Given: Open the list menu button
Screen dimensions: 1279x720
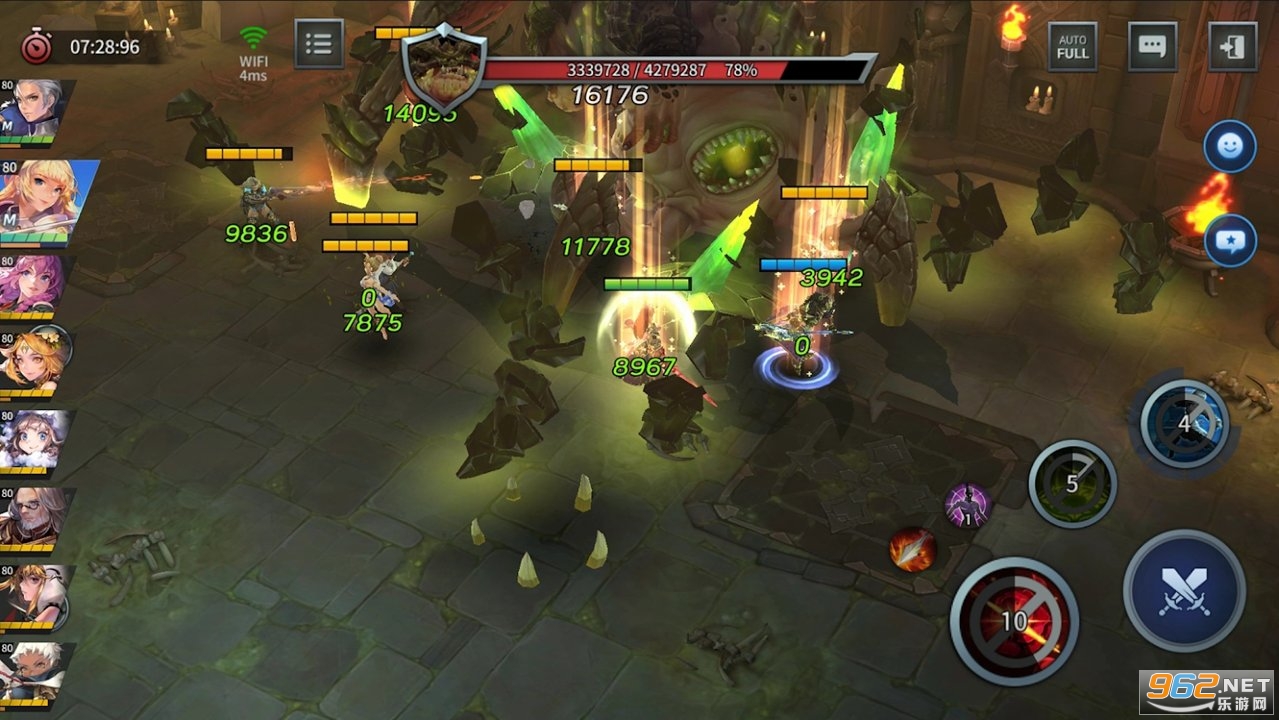Looking at the screenshot, I should 319,44.
